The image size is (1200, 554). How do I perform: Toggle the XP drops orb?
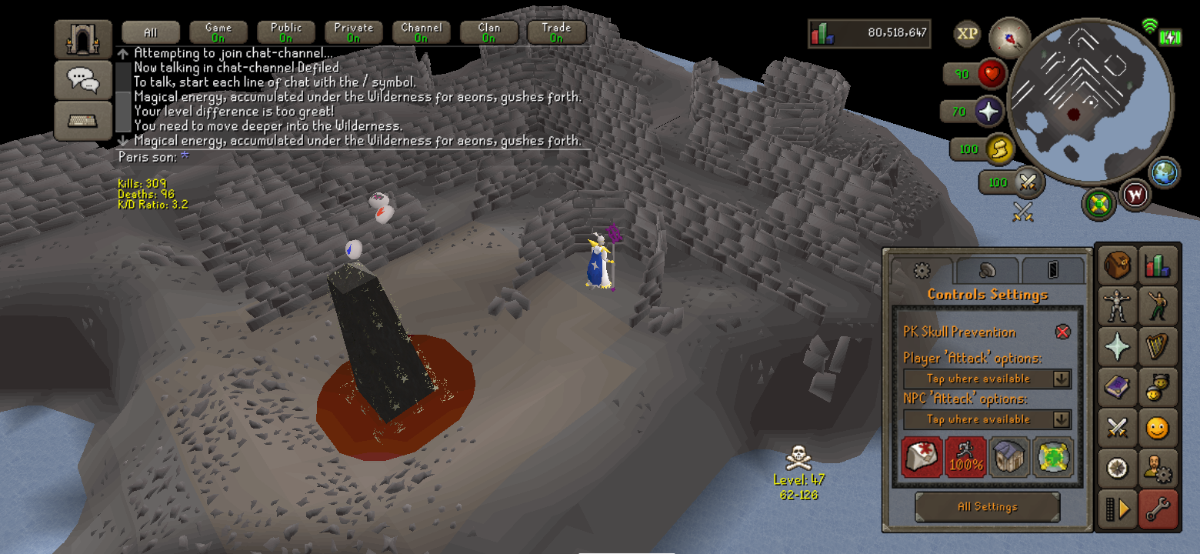(967, 33)
